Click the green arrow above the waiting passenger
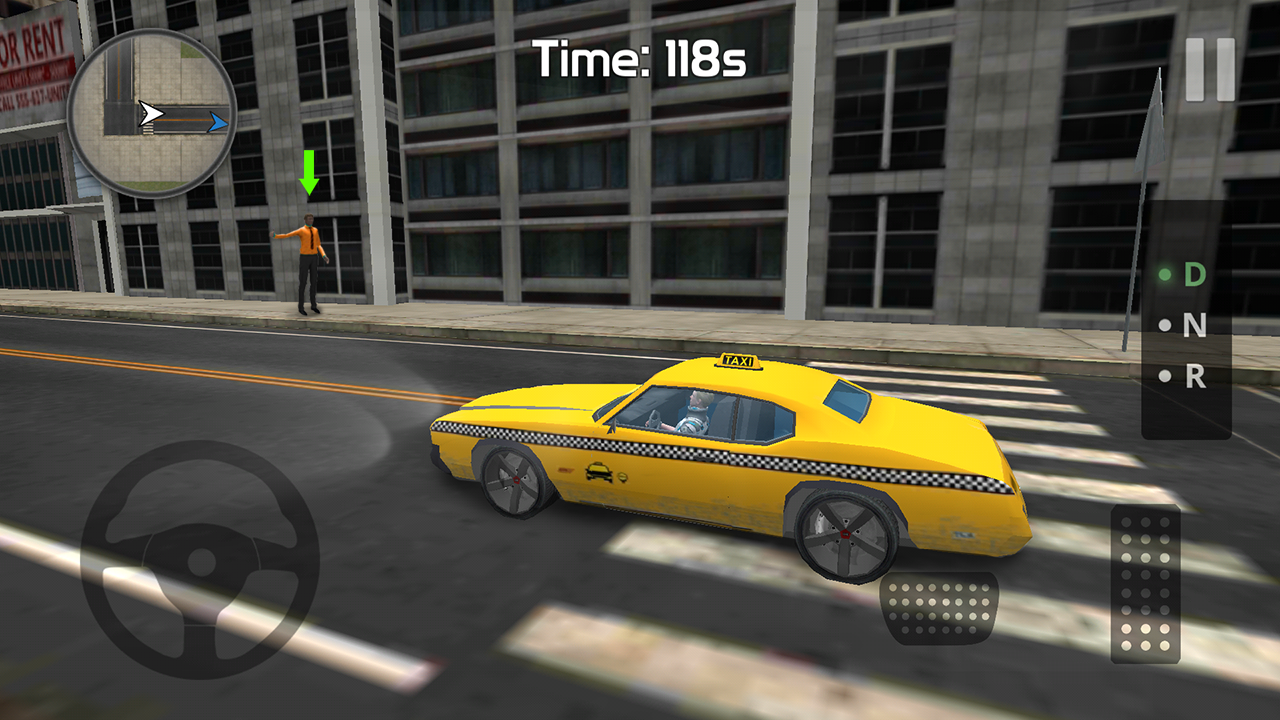The image size is (1280, 720). [x=307, y=172]
